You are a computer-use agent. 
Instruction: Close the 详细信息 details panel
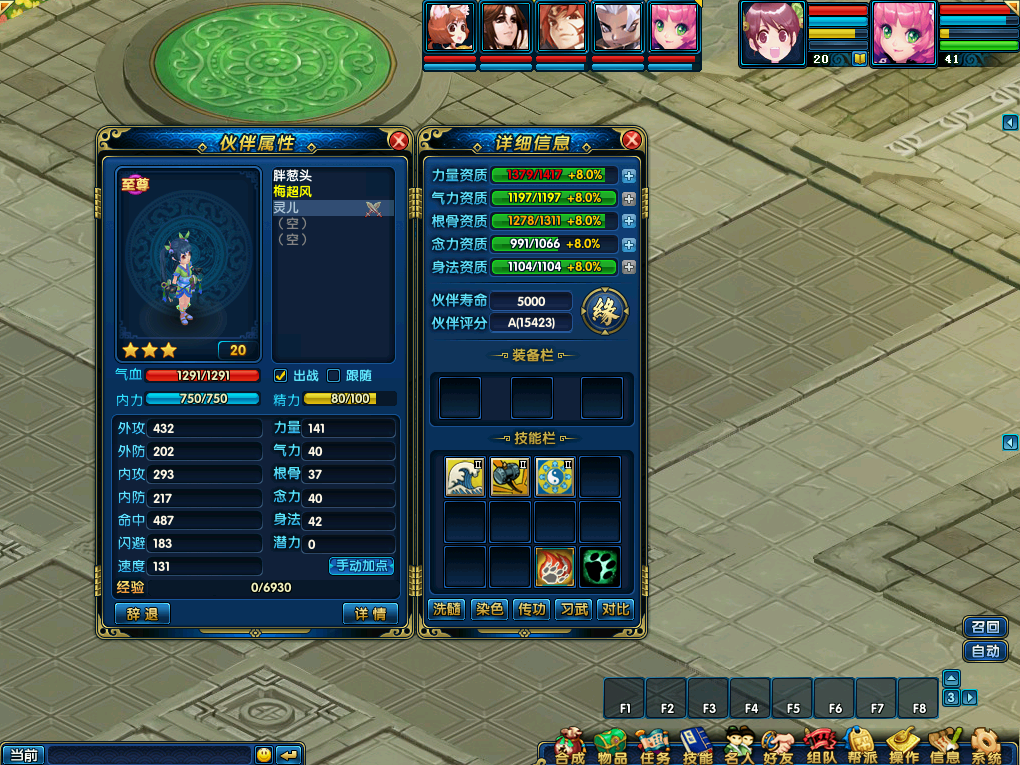point(631,141)
